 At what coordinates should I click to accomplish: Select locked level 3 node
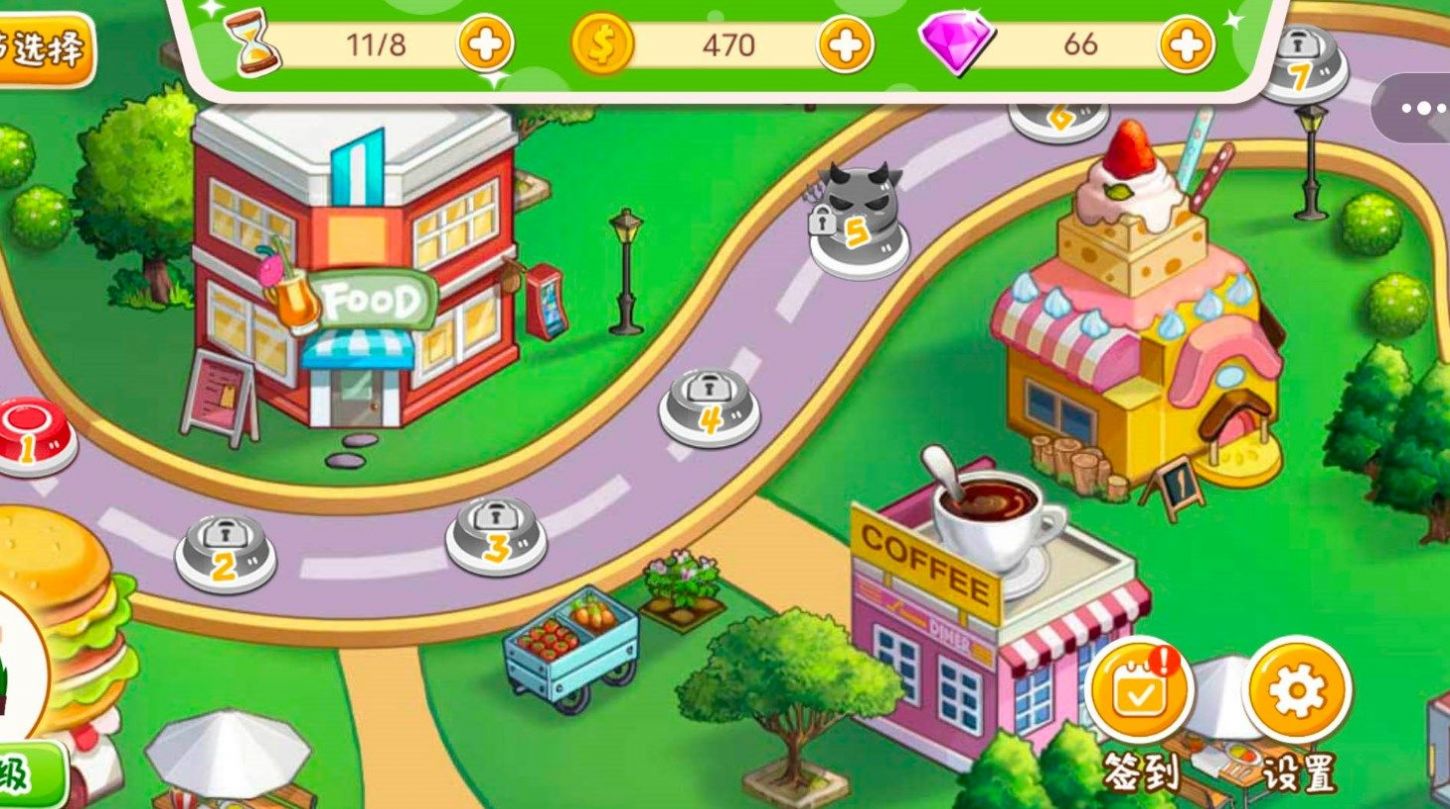tap(496, 533)
